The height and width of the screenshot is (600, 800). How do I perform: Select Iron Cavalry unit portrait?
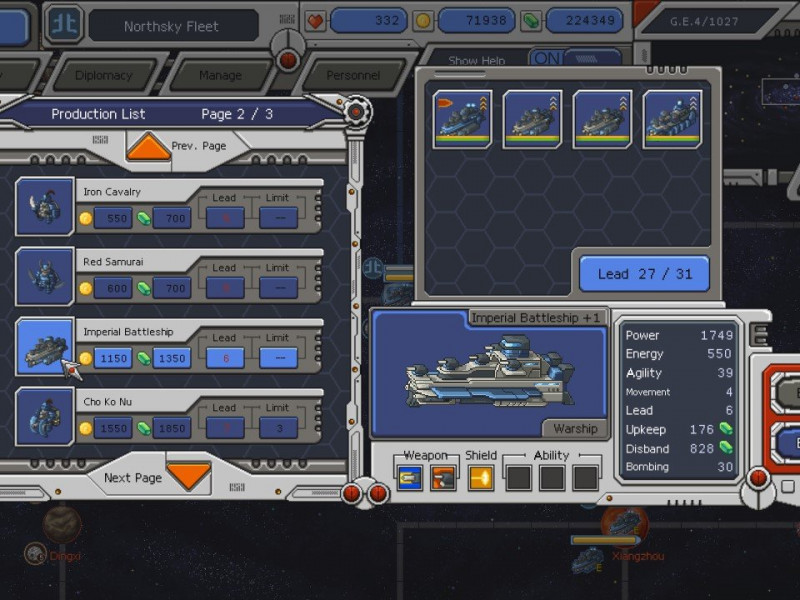[45, 206]
